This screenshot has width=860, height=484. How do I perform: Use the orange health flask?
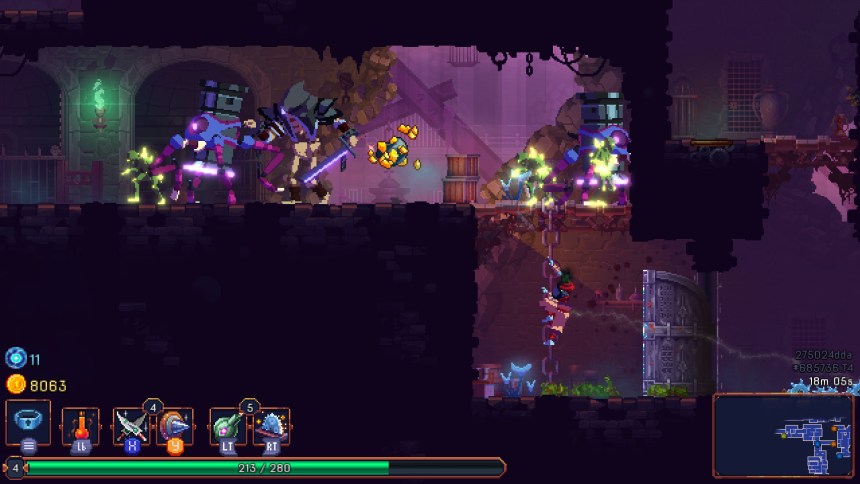(80, 425)
